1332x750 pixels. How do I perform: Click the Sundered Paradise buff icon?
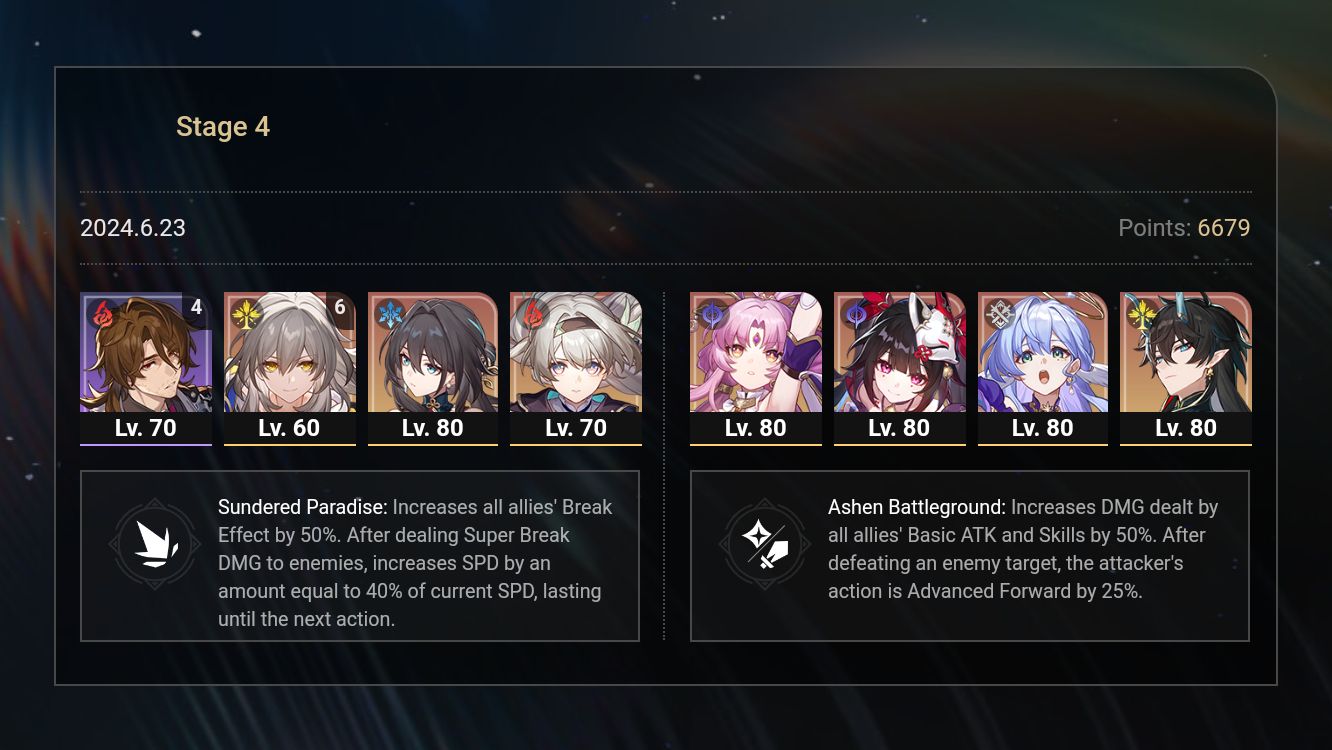click(x=155, y=543)
